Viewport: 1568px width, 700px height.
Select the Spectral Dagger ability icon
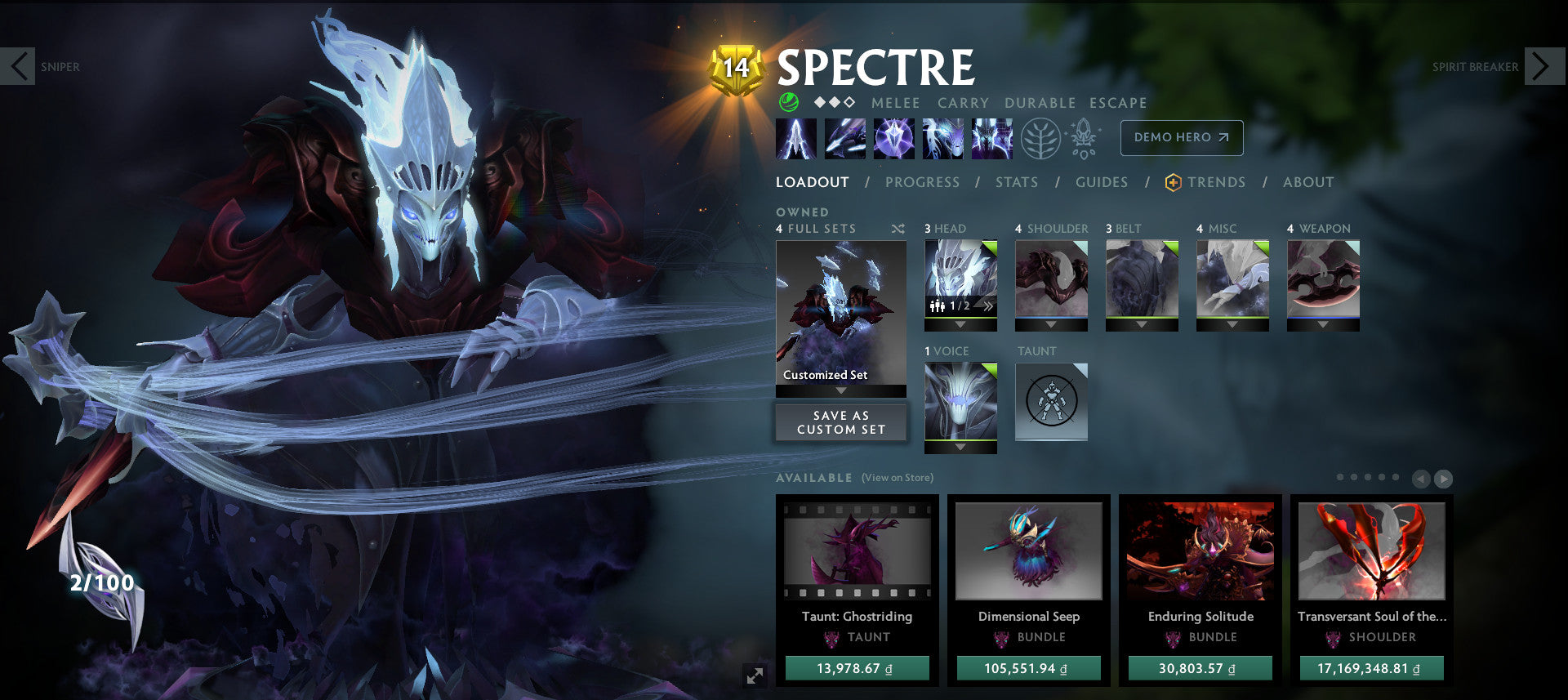[796, 138]
